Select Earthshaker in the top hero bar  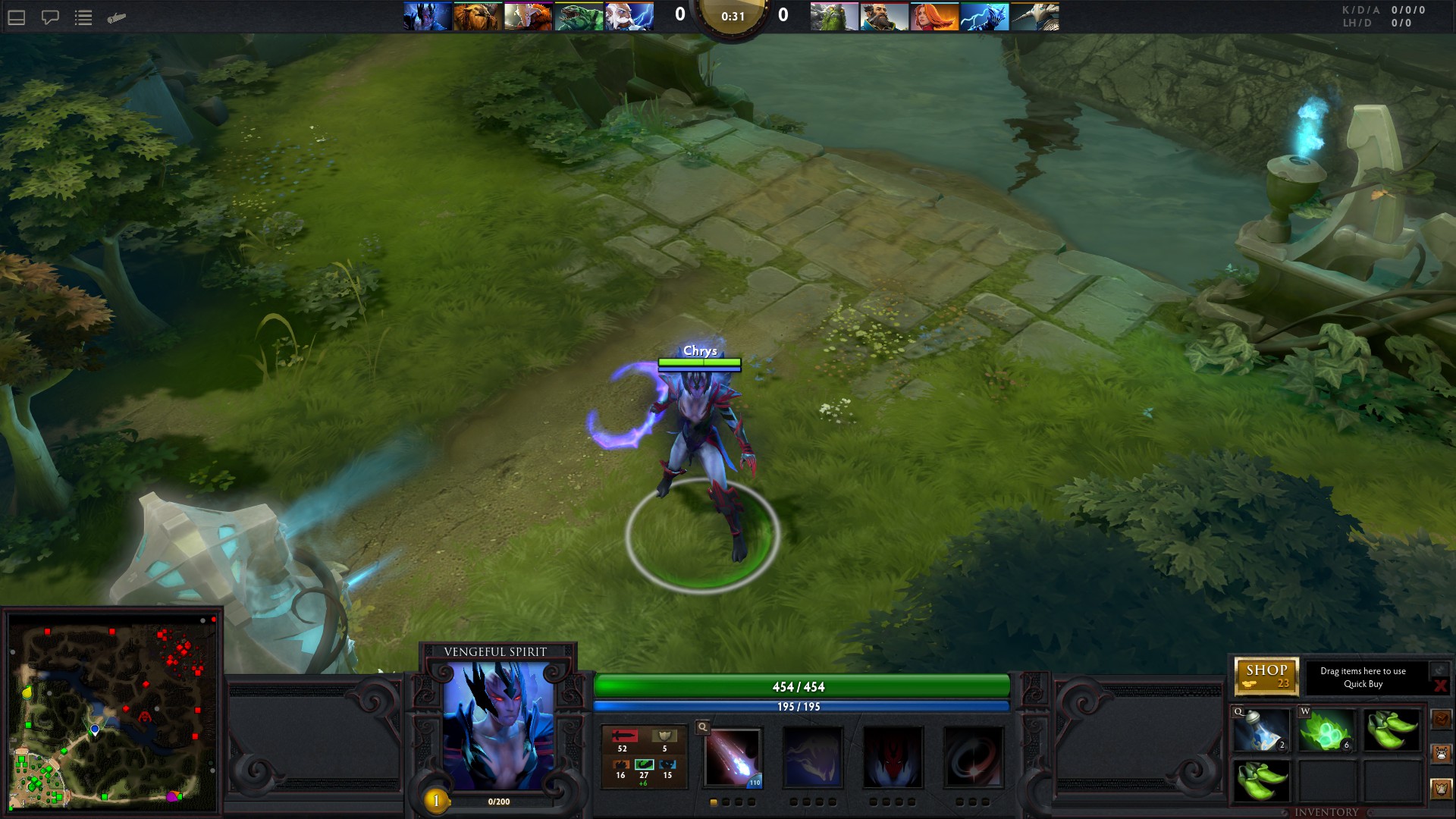tap(478, 17)
